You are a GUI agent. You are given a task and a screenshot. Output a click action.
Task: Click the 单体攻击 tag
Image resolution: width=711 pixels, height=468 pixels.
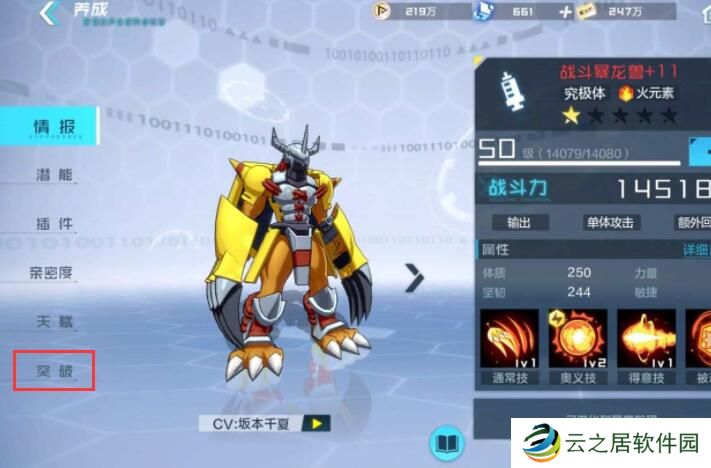(611, 223)
